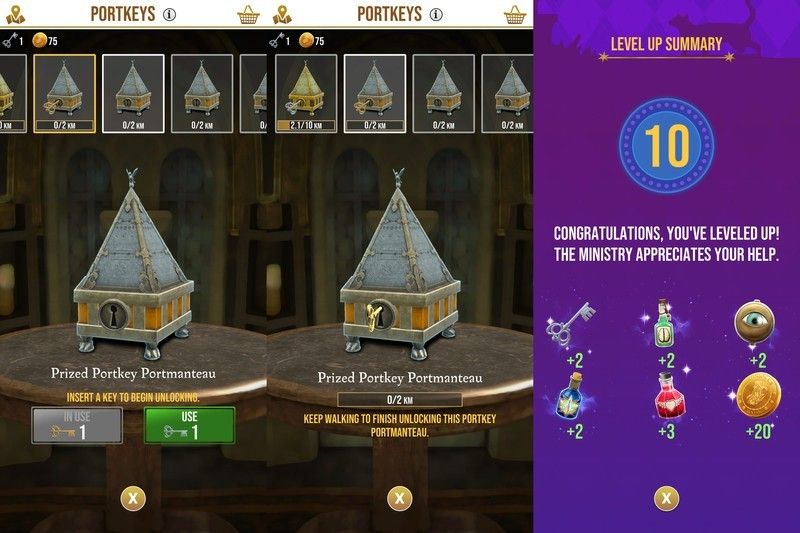Screen dimensions: 800x533
Task: Tap the green Use key button
Action: tap(190, 424)
